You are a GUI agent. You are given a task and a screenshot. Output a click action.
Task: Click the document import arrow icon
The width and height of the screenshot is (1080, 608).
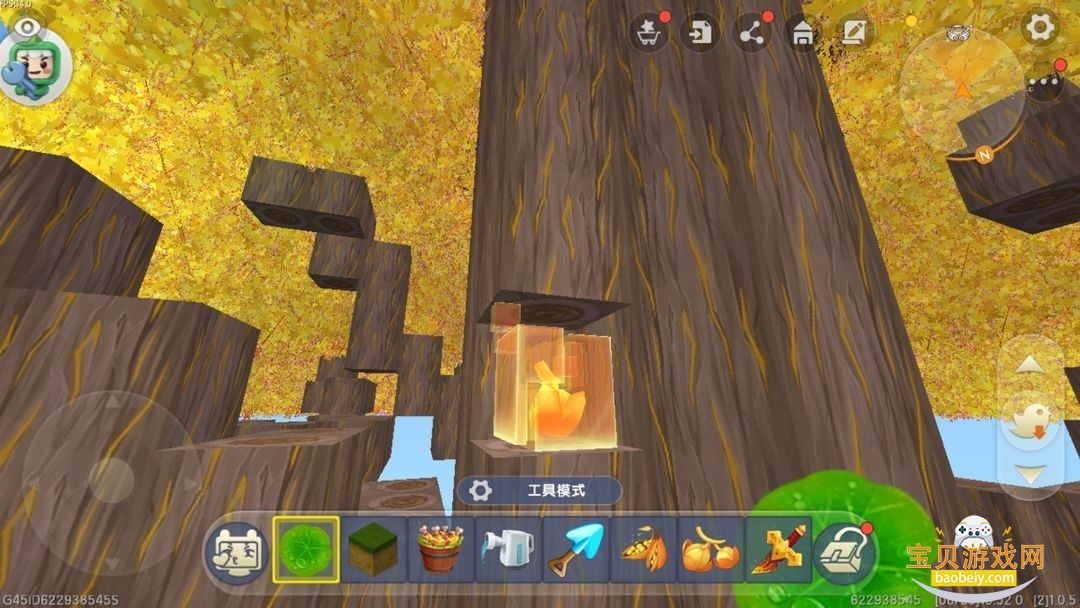coord(699,33)
